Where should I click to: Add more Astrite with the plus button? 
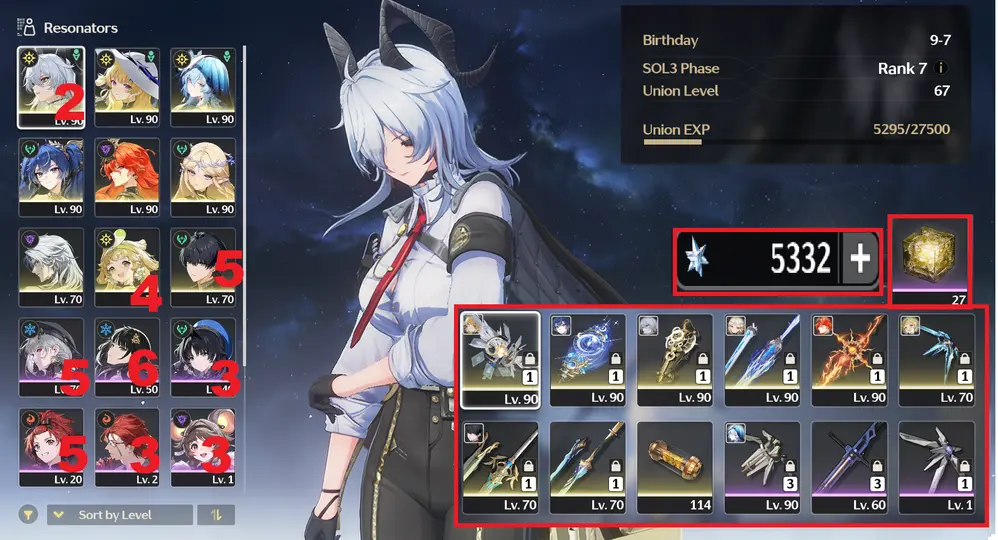pos(860,259)
